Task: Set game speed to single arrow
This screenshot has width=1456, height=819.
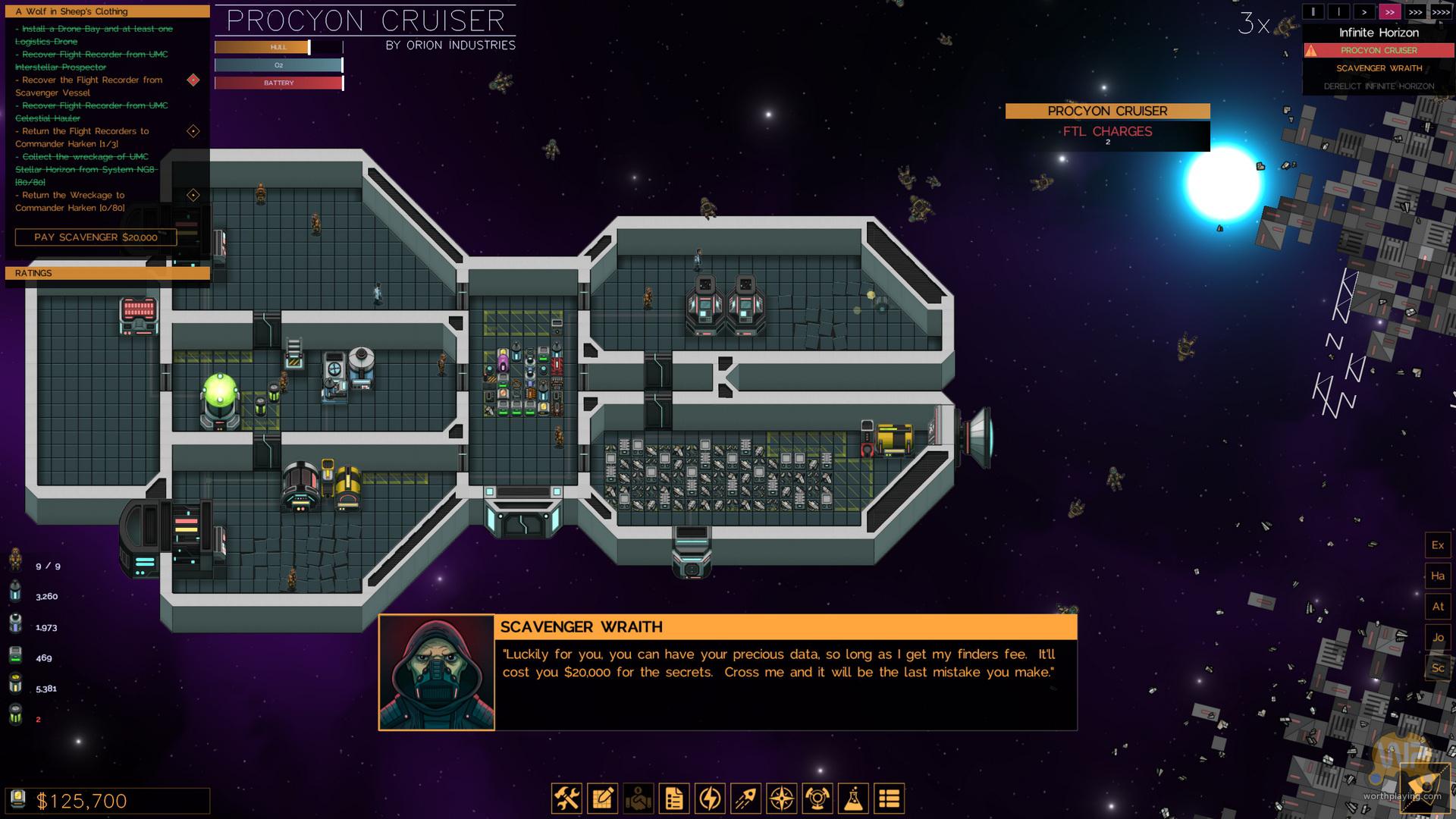Action: click(1364, 12)
